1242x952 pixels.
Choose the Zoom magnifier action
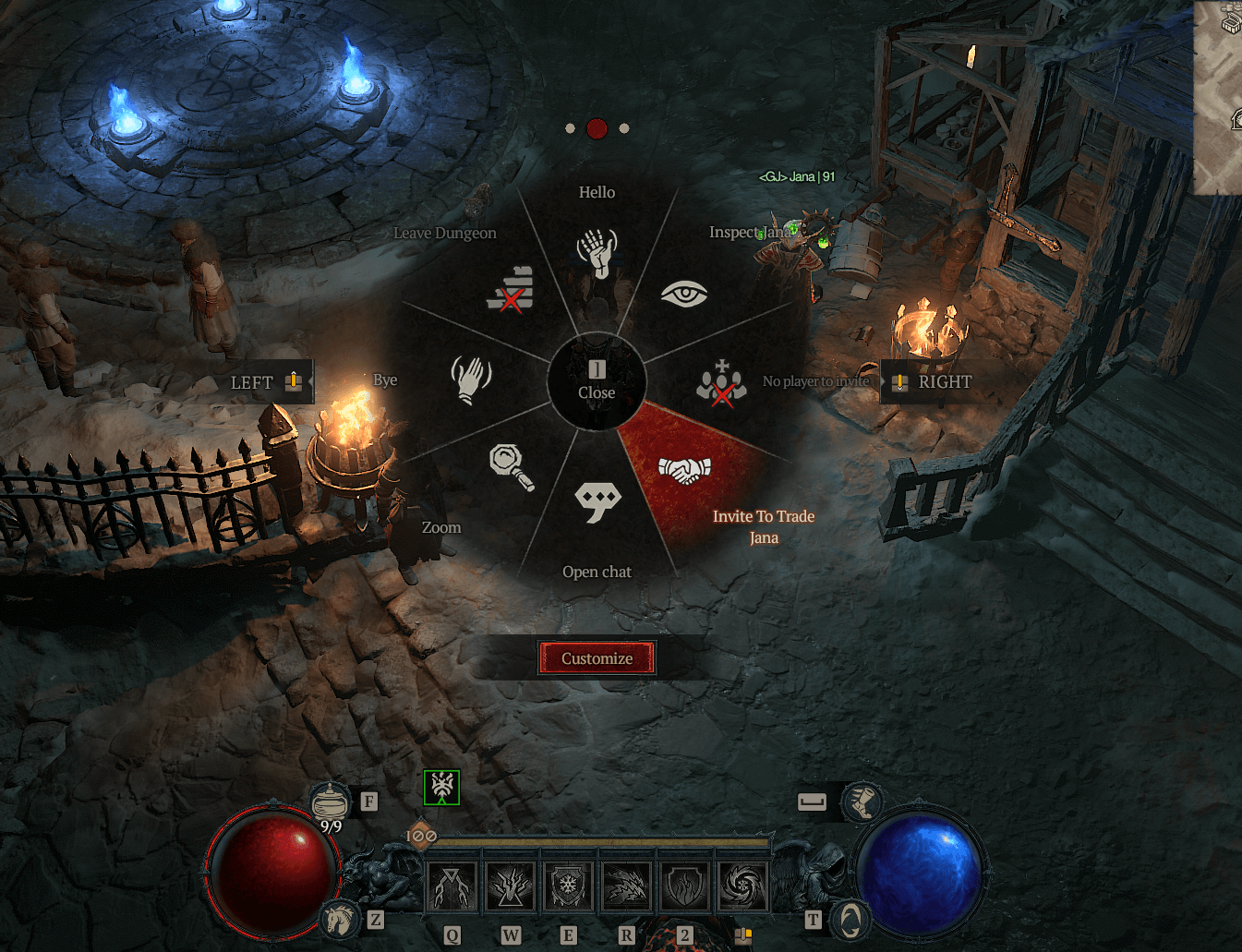click(512, 466)
